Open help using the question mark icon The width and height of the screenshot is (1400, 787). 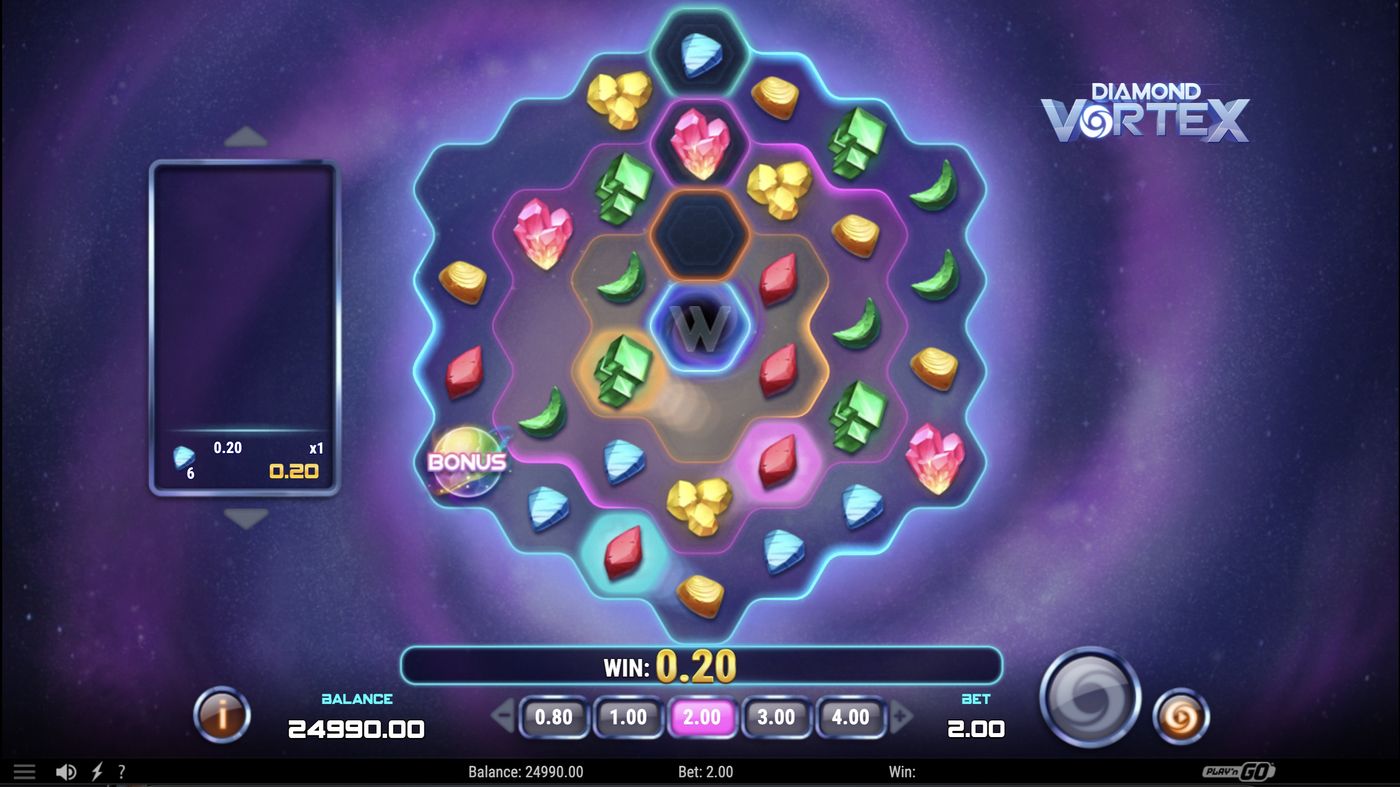[x=122, y=771]
